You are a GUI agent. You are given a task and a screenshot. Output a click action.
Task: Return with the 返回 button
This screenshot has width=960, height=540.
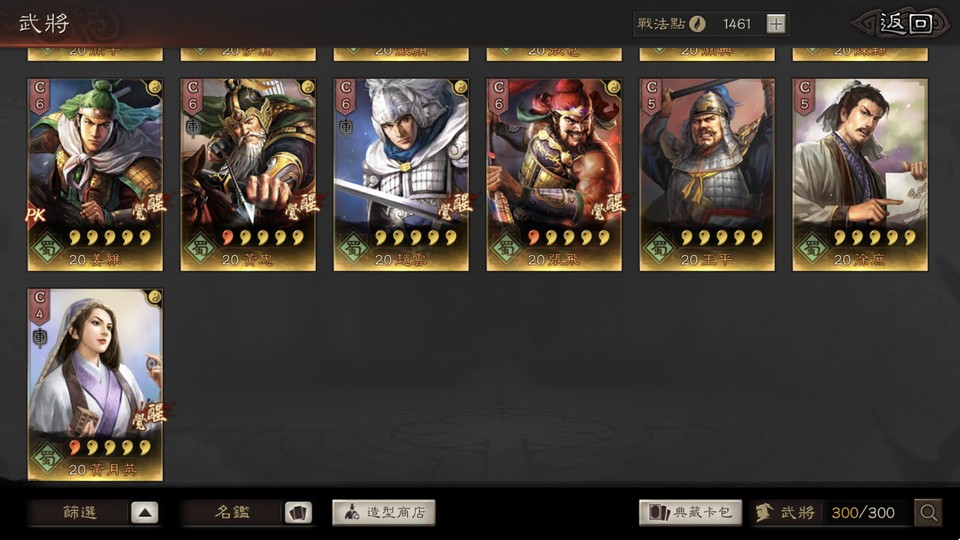click(904, 24)
